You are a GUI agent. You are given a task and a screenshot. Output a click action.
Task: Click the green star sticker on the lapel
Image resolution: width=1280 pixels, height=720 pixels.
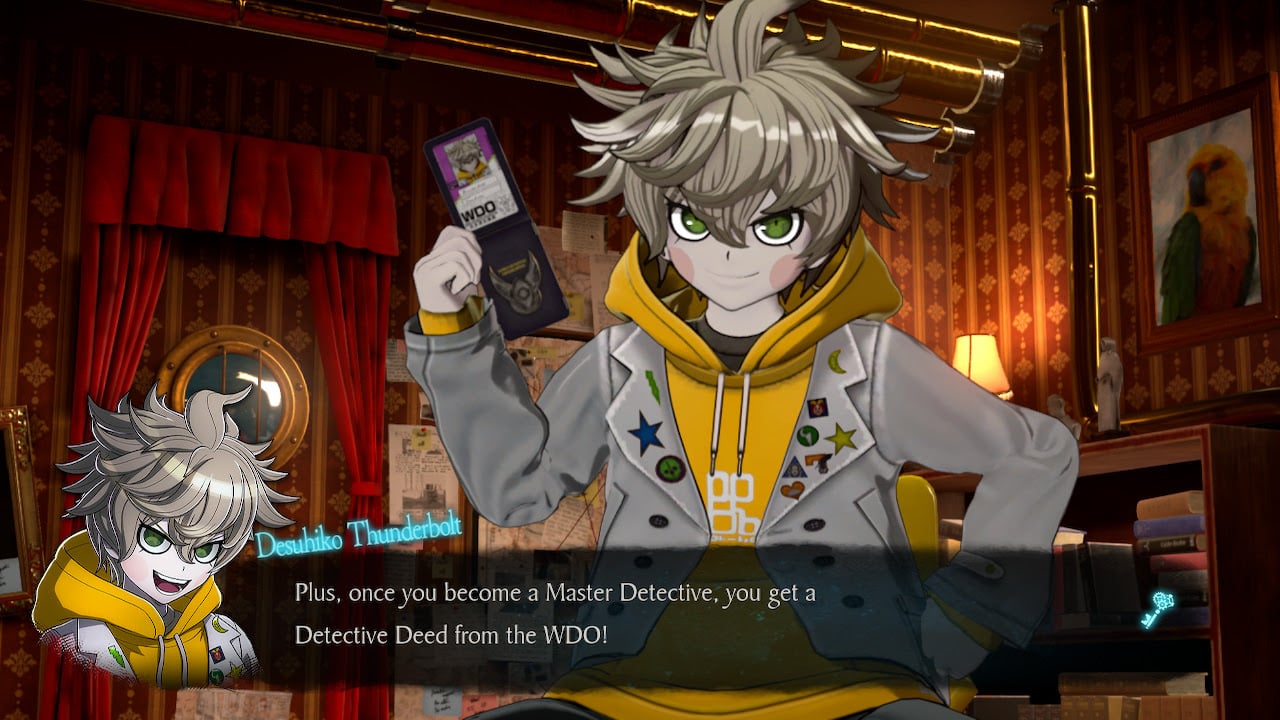pos(839,438)
